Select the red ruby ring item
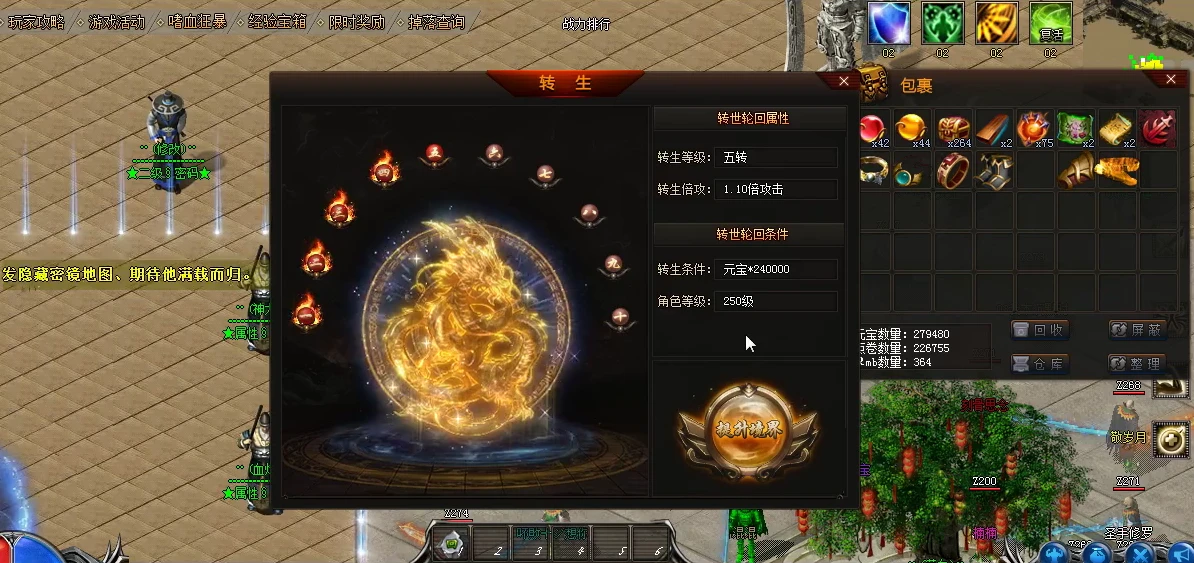Image resolution: width=1194 pixels, height=563 pixels. pyautogui.click(x=953, y=171)
